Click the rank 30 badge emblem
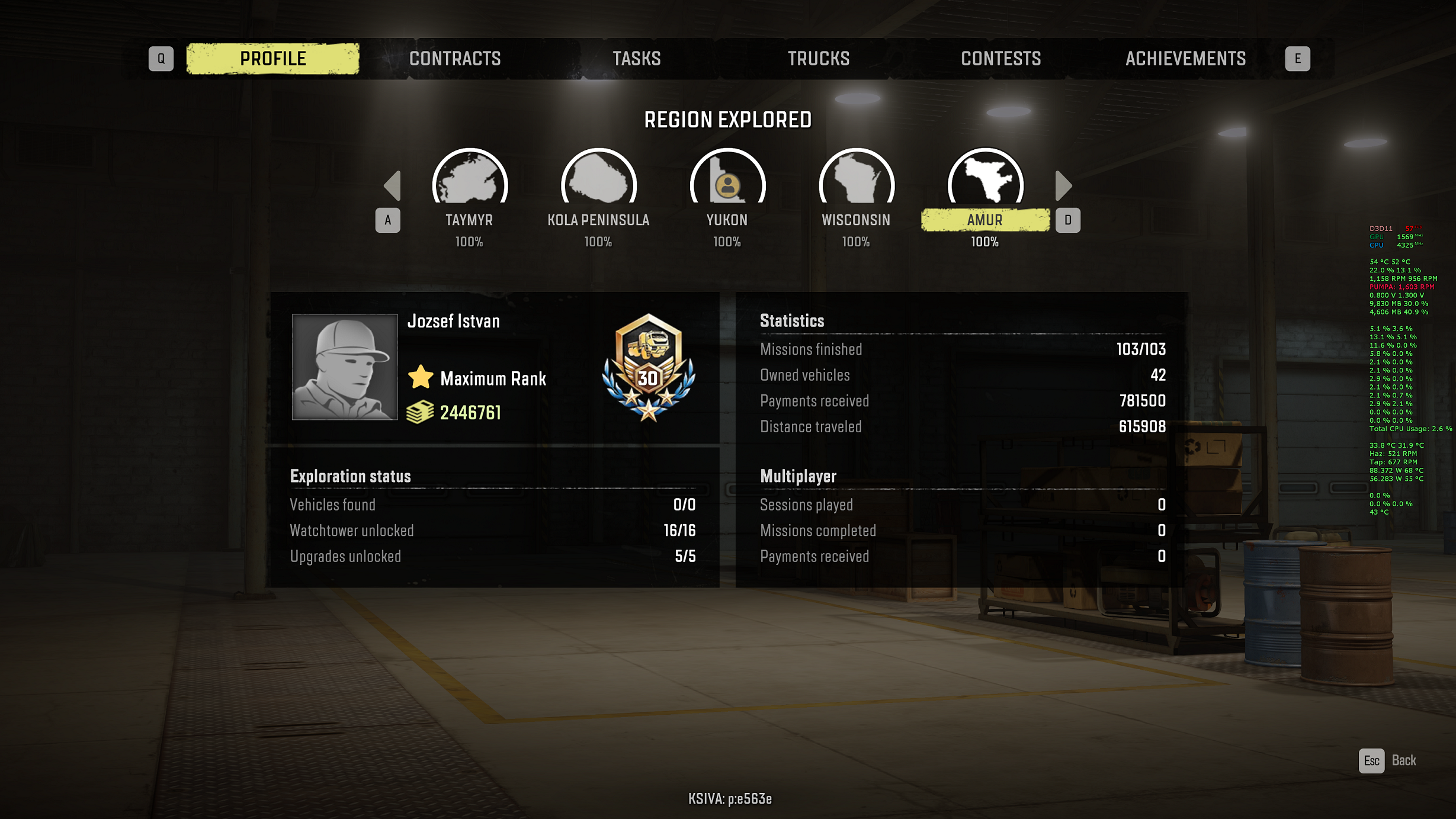This screenshot has height=819, width=1456. coord(649,367)
